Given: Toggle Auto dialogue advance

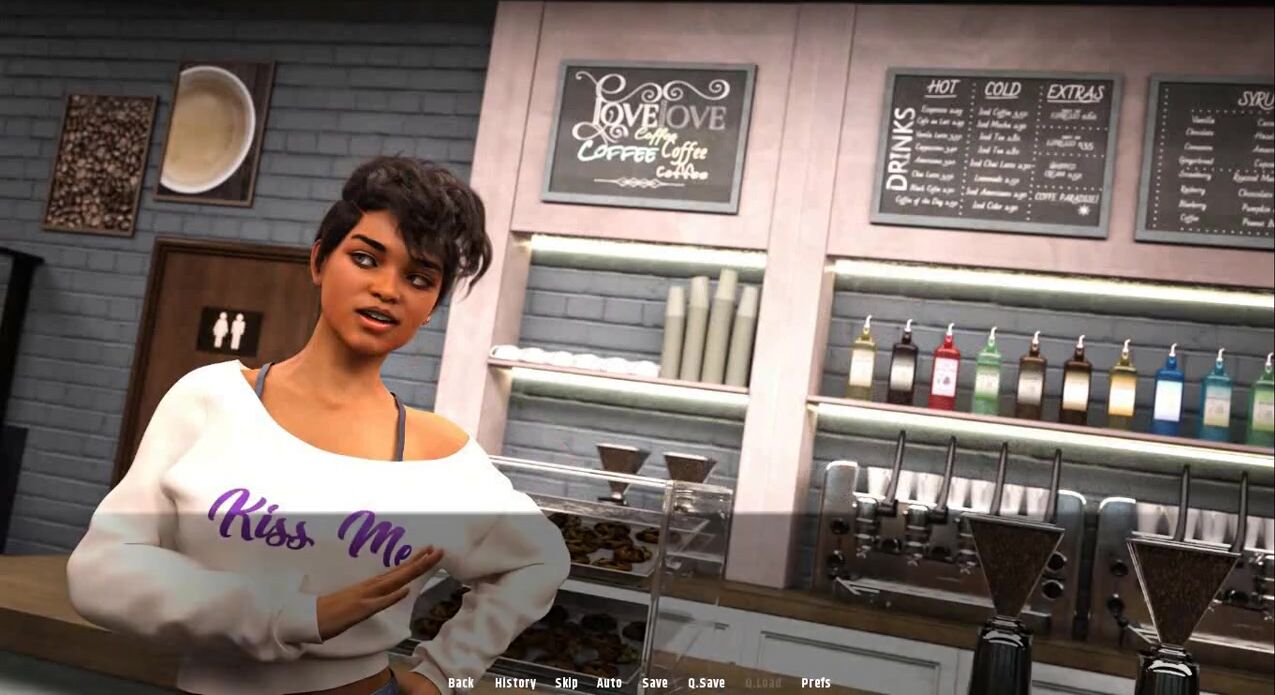Looking at the screenshot, I should click(609, 683).
